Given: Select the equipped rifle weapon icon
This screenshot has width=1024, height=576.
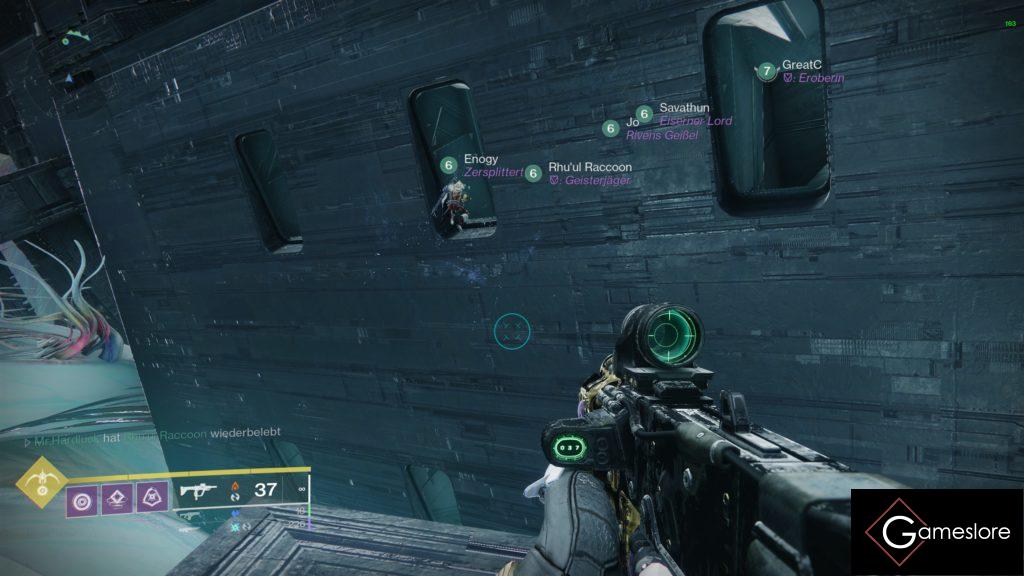Looking at the screenshot, I should click(x=196, y=491).
